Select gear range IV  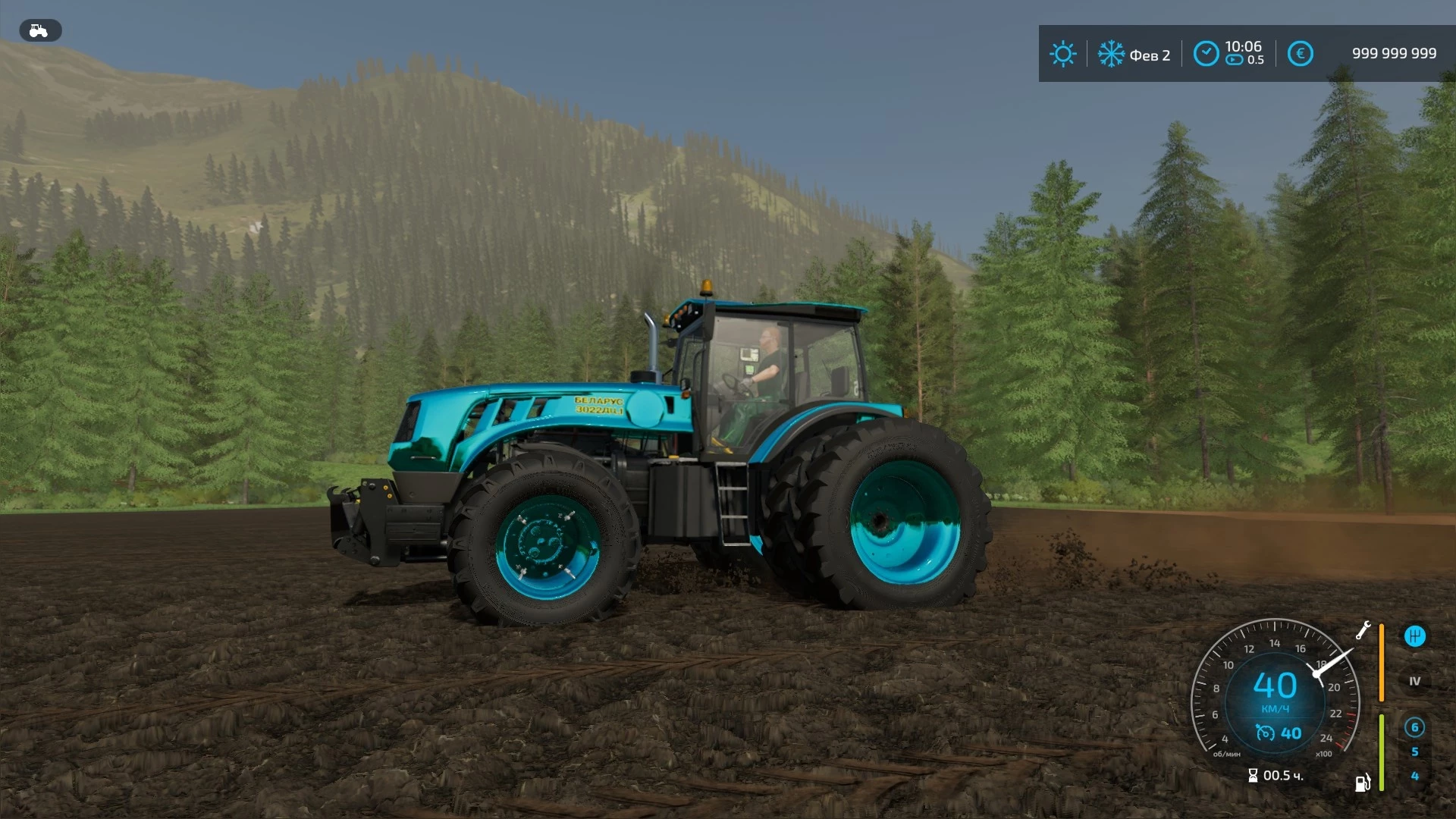point(1415,681)
